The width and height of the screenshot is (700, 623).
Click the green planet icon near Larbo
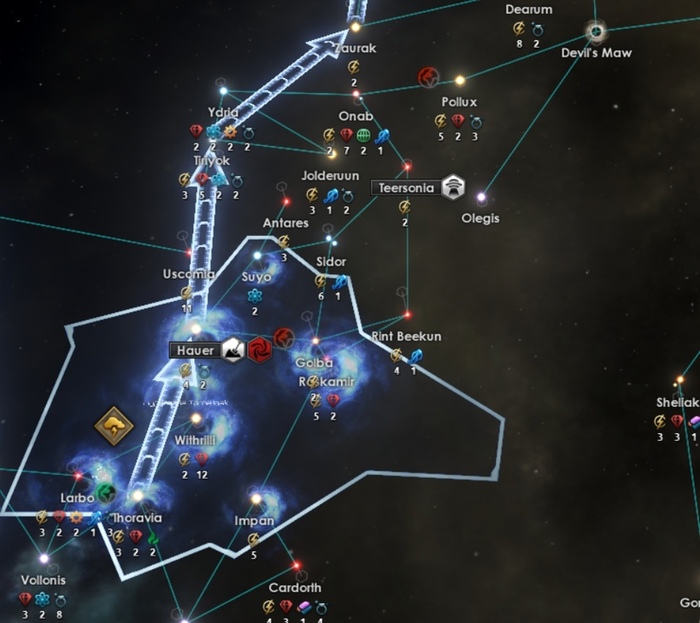point(106,492)
